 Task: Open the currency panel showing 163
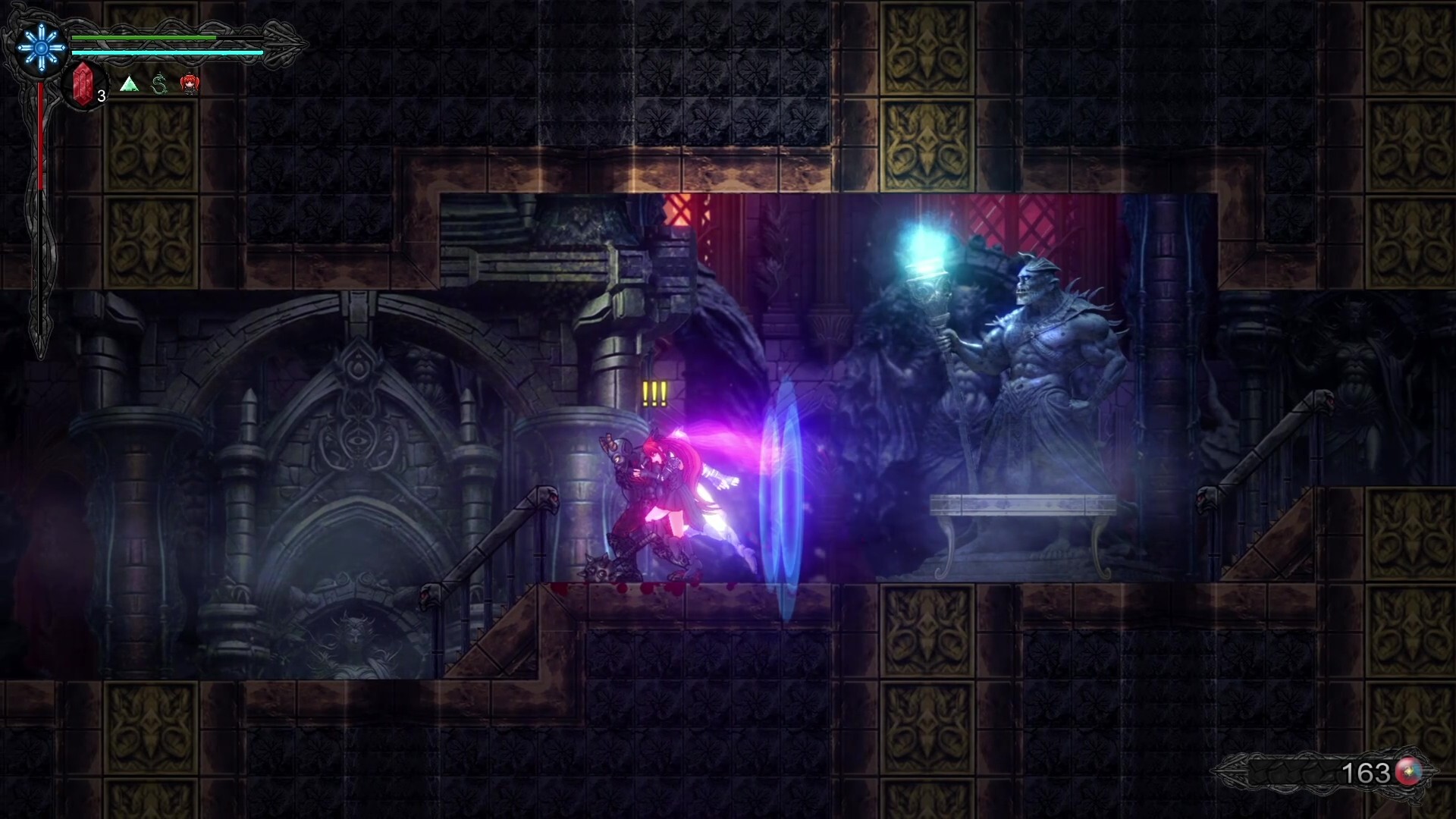[1365, 772]
